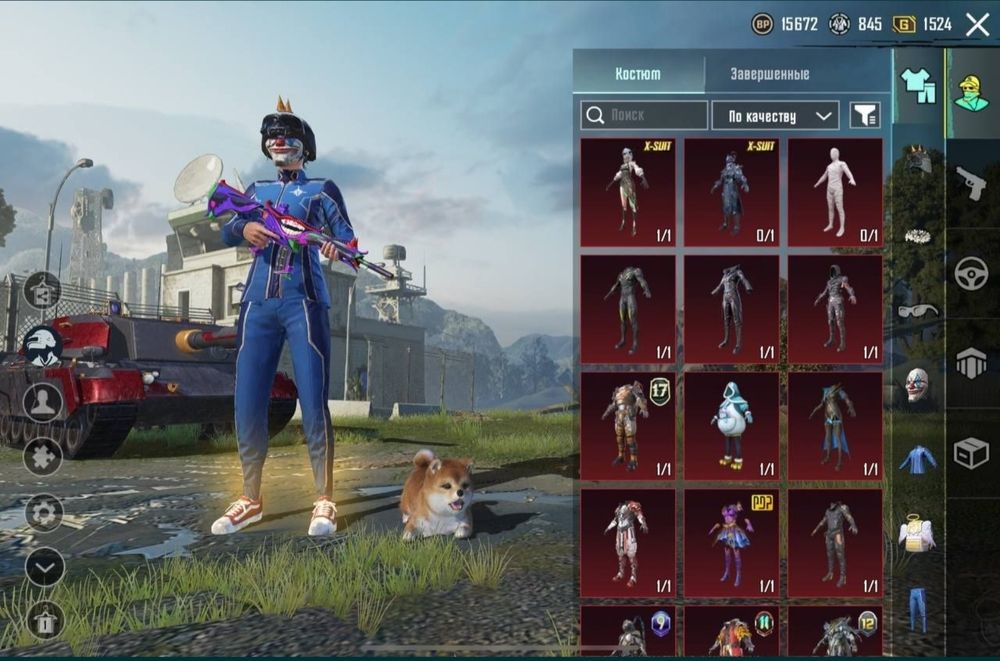
Task: Select the white mummy suit outfit
Action: tap(835, 191)
